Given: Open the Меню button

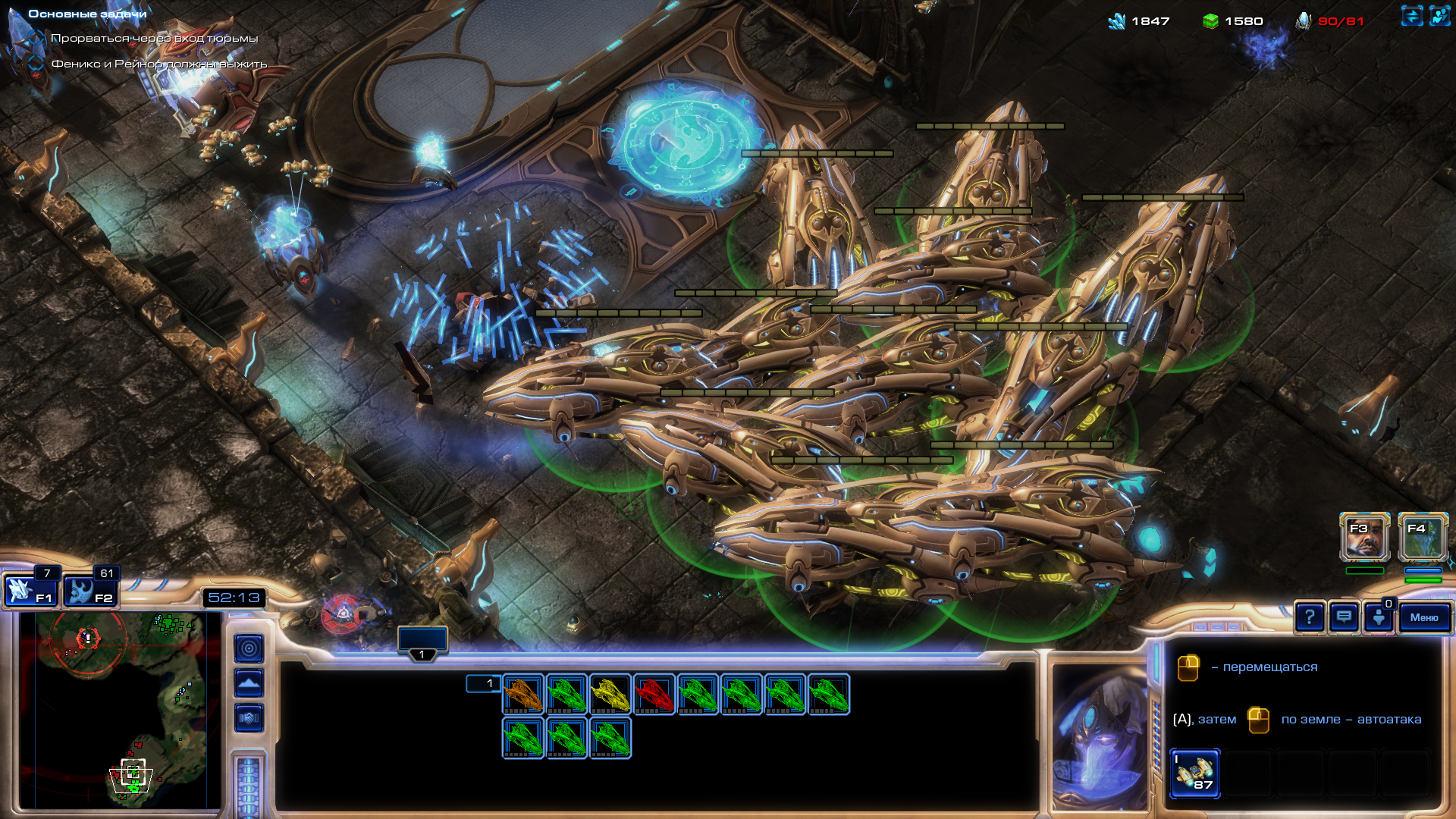Looking at the screenshot, I should (1424, 617).
